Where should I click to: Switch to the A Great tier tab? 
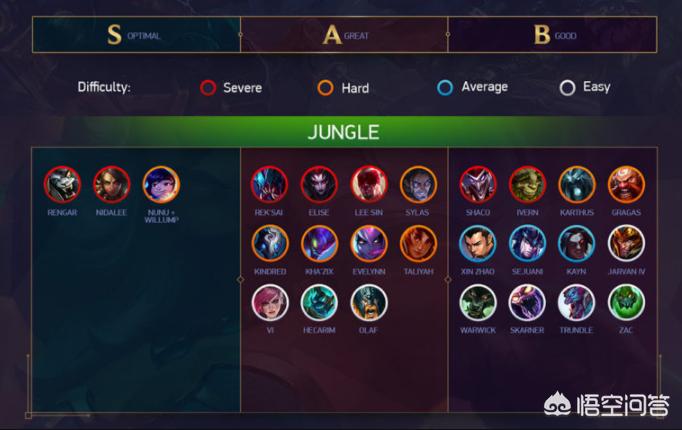[x=344, y=35]
